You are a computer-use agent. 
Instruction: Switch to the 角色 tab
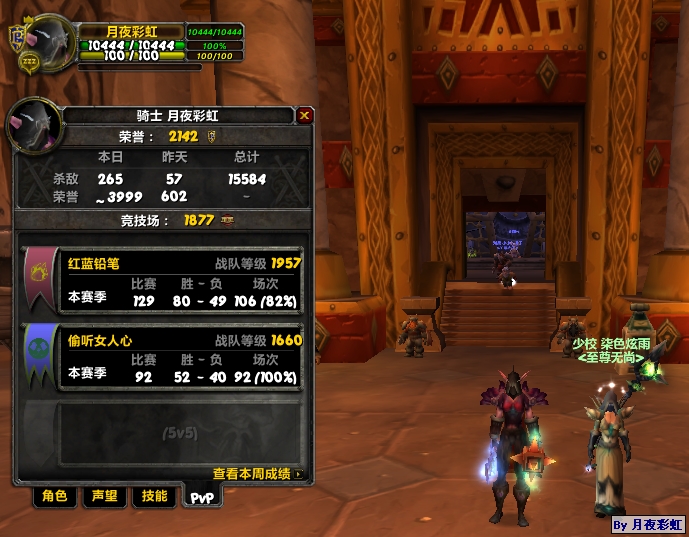pyautogui.click(x=55, y=496)
